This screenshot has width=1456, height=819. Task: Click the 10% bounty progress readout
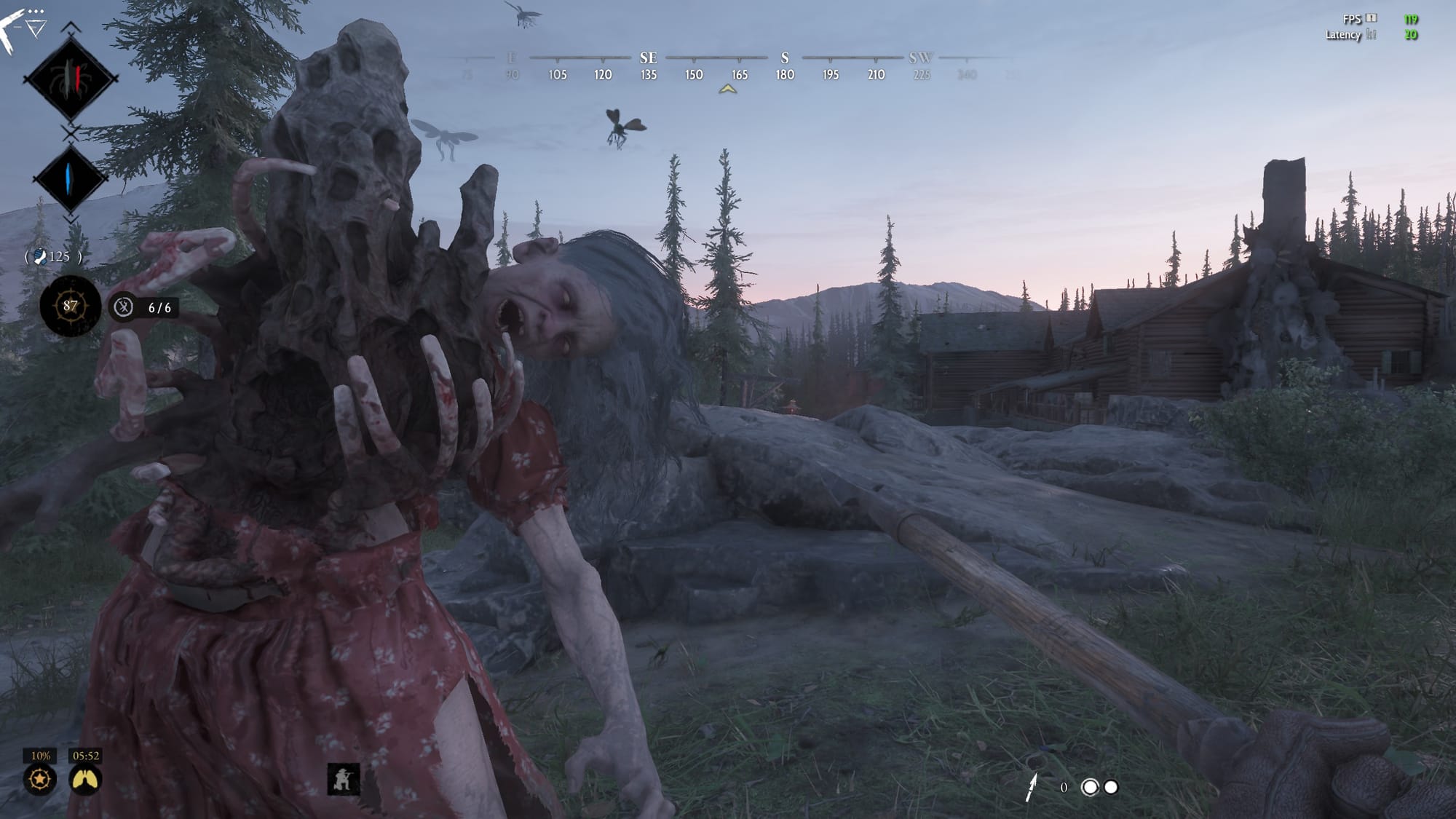tap(40, 757)
